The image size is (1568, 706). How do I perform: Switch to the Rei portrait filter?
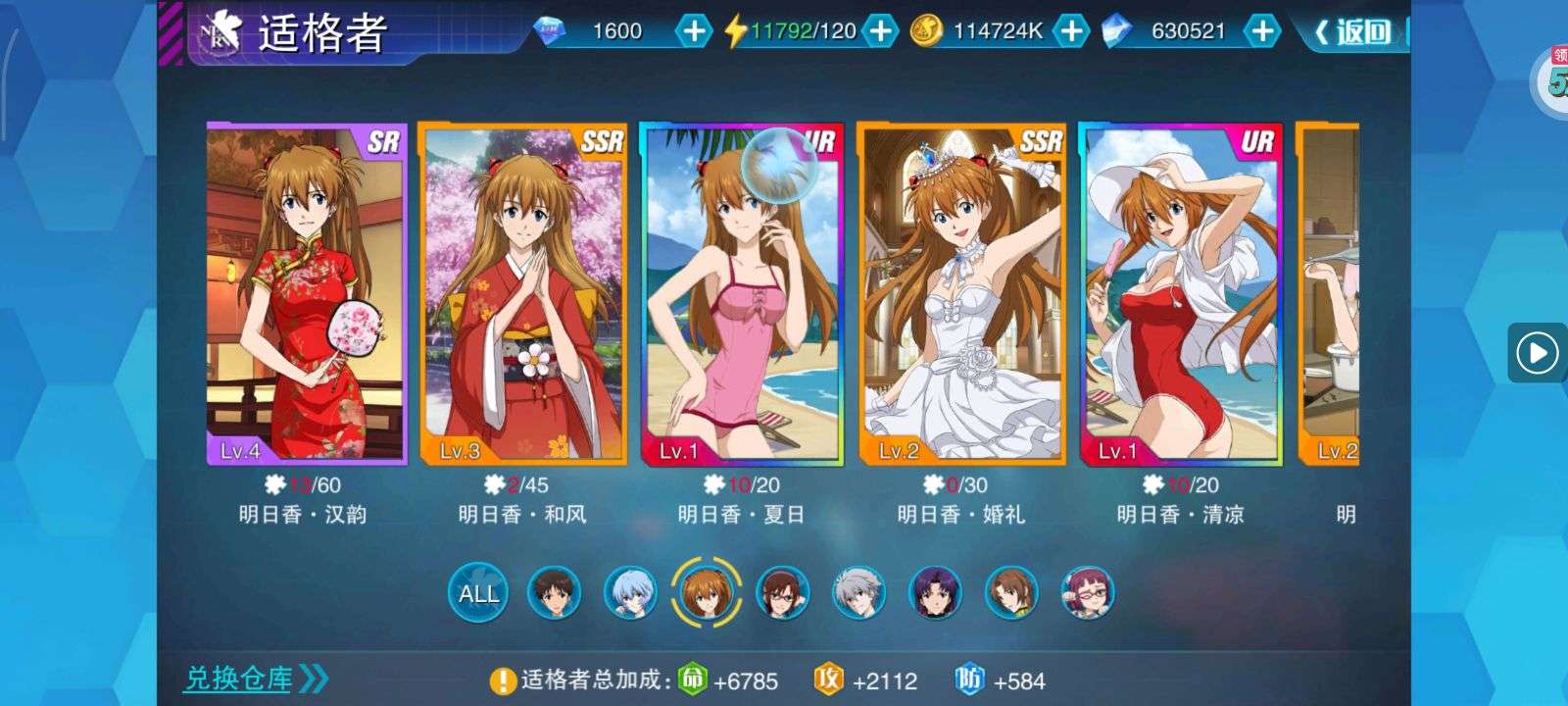[629, 592]
